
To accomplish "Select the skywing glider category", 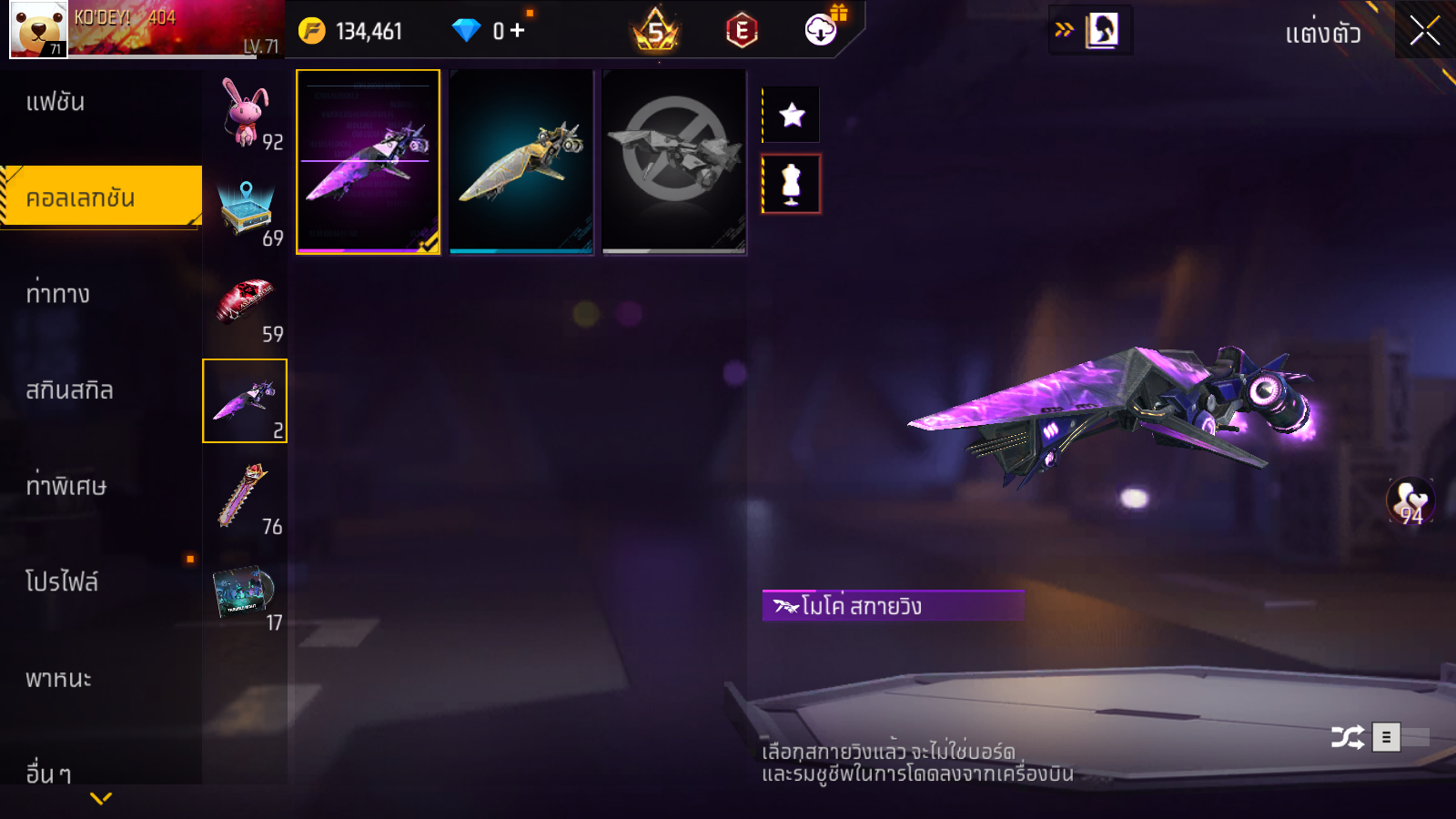I will click(245, 400).
